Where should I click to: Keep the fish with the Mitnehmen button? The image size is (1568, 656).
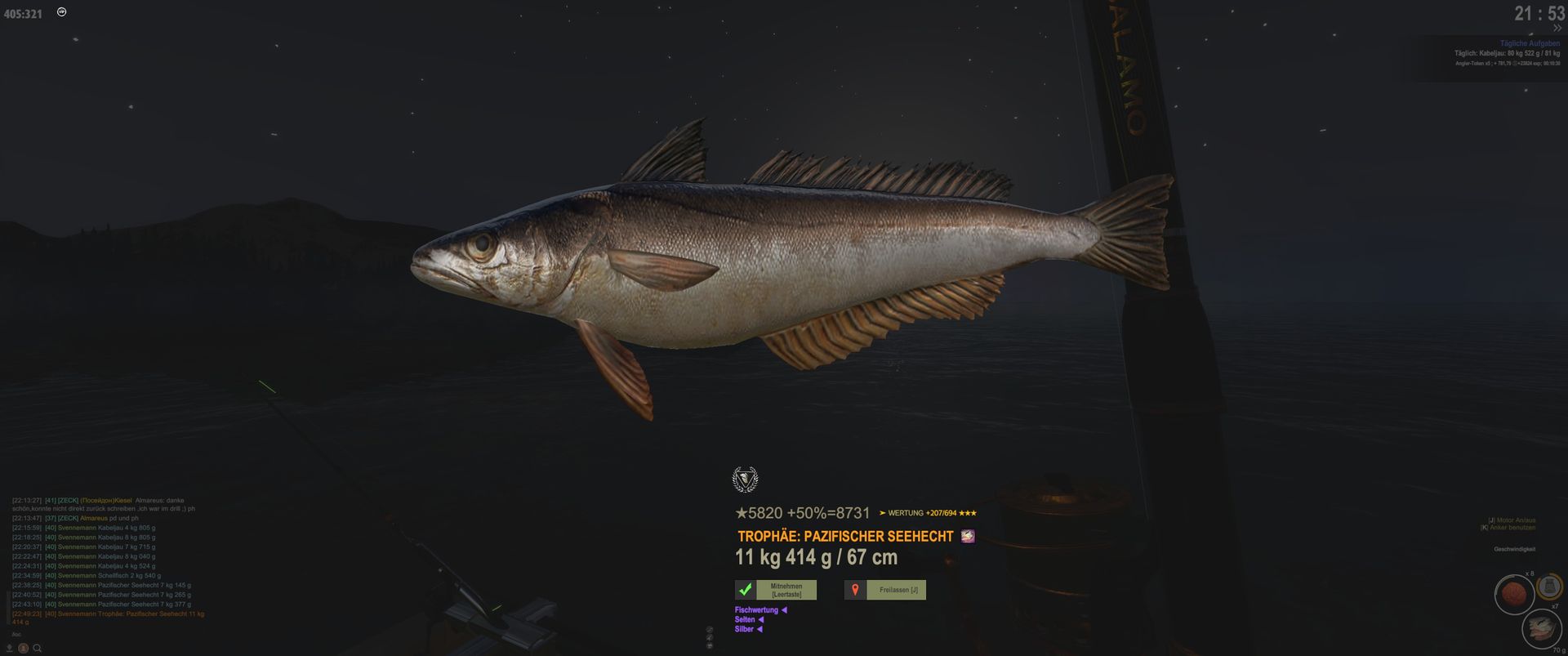pyautogui.click(x=786, y=590)
